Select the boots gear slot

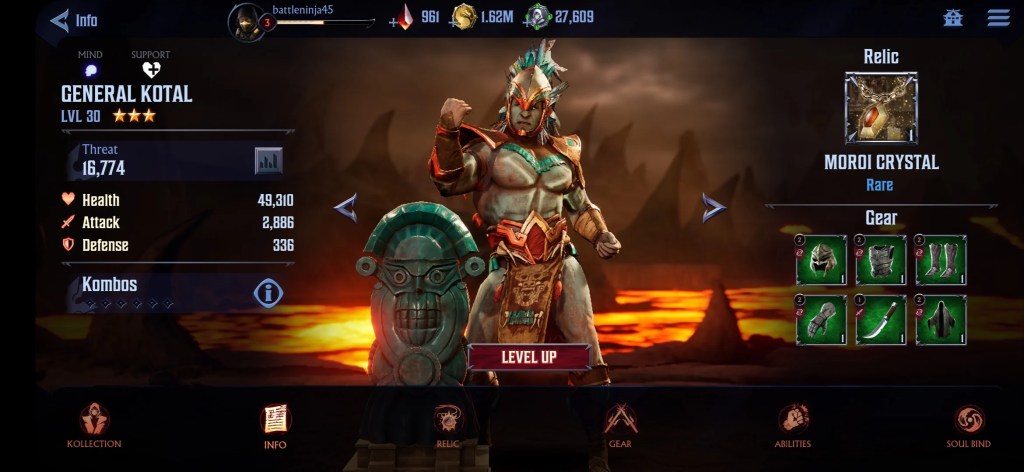tap(941, 260)
